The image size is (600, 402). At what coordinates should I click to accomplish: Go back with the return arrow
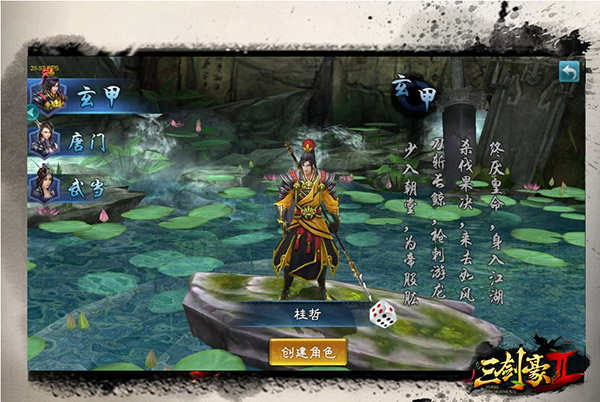(x=569, y=72)
